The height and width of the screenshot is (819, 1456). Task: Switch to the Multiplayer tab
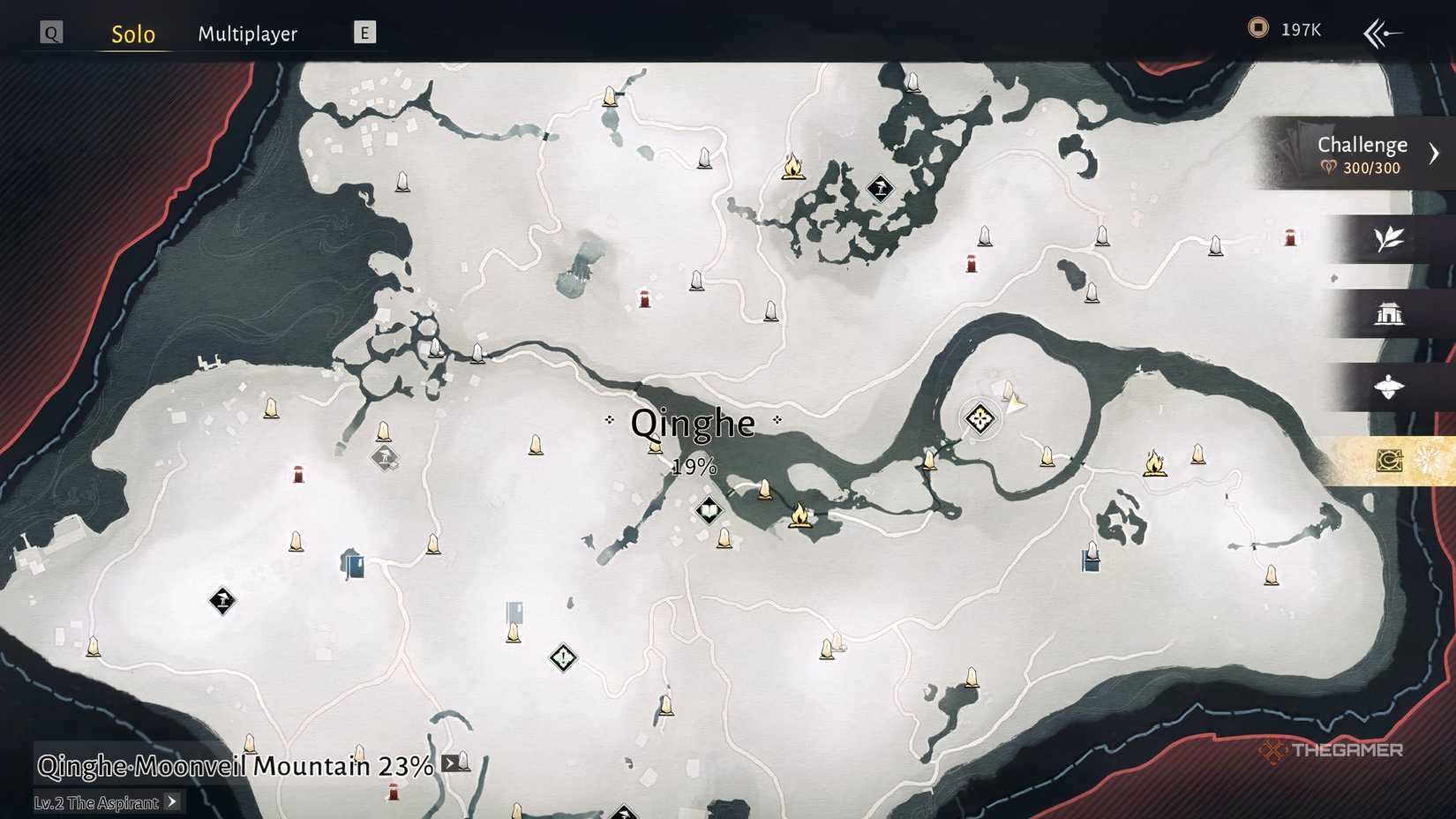tap(248, 33)
